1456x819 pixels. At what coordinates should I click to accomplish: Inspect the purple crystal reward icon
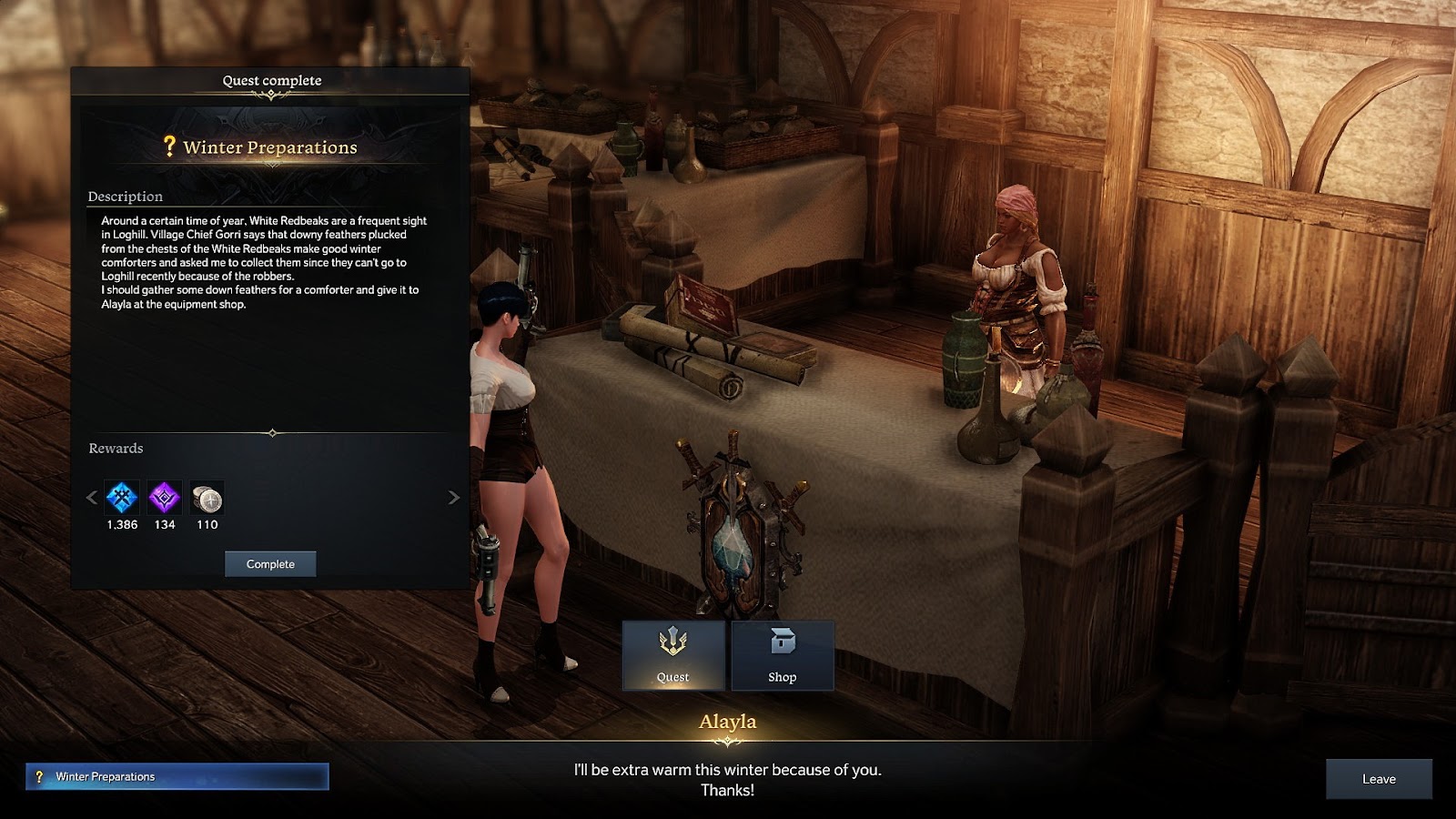coord(165,498)
